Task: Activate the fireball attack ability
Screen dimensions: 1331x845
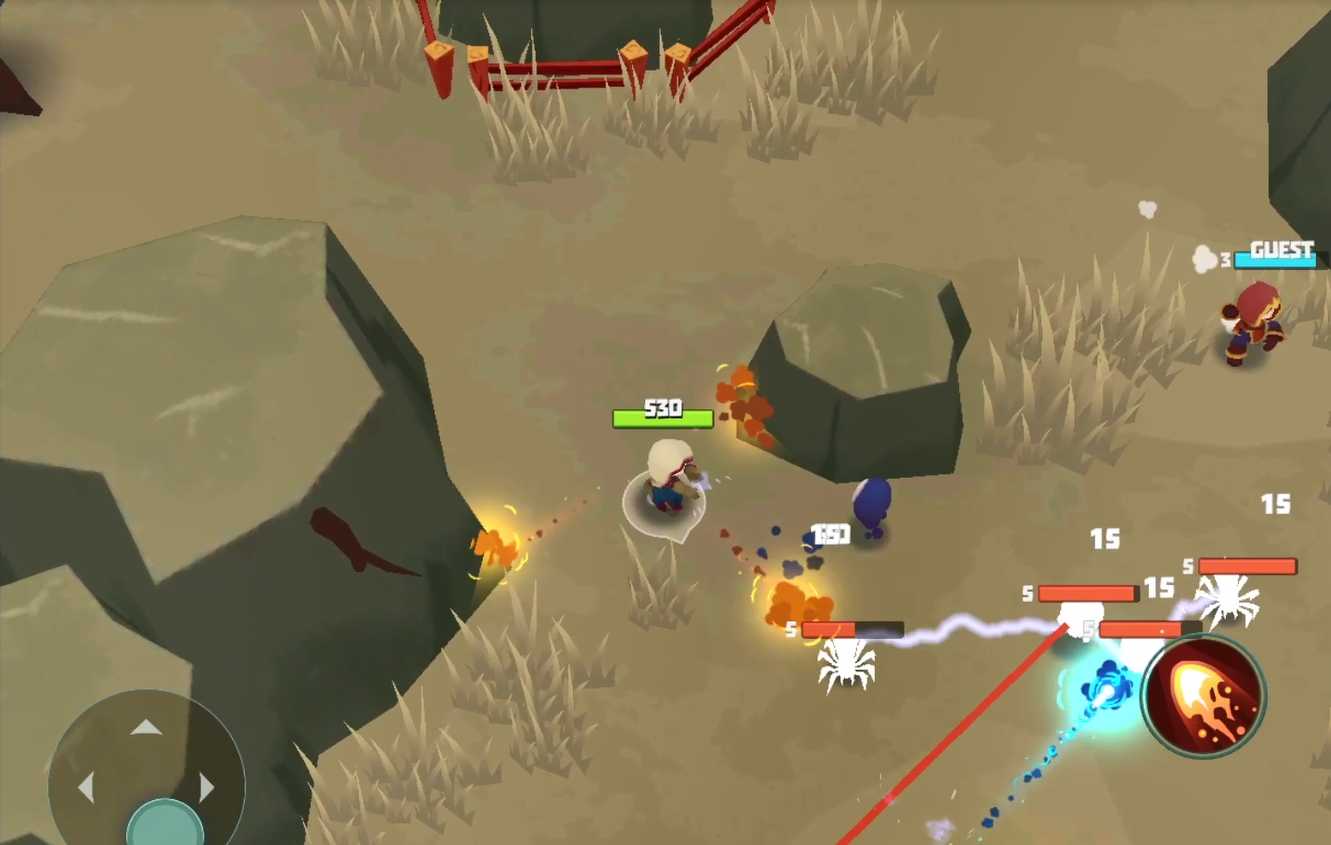Action: 1204,695
